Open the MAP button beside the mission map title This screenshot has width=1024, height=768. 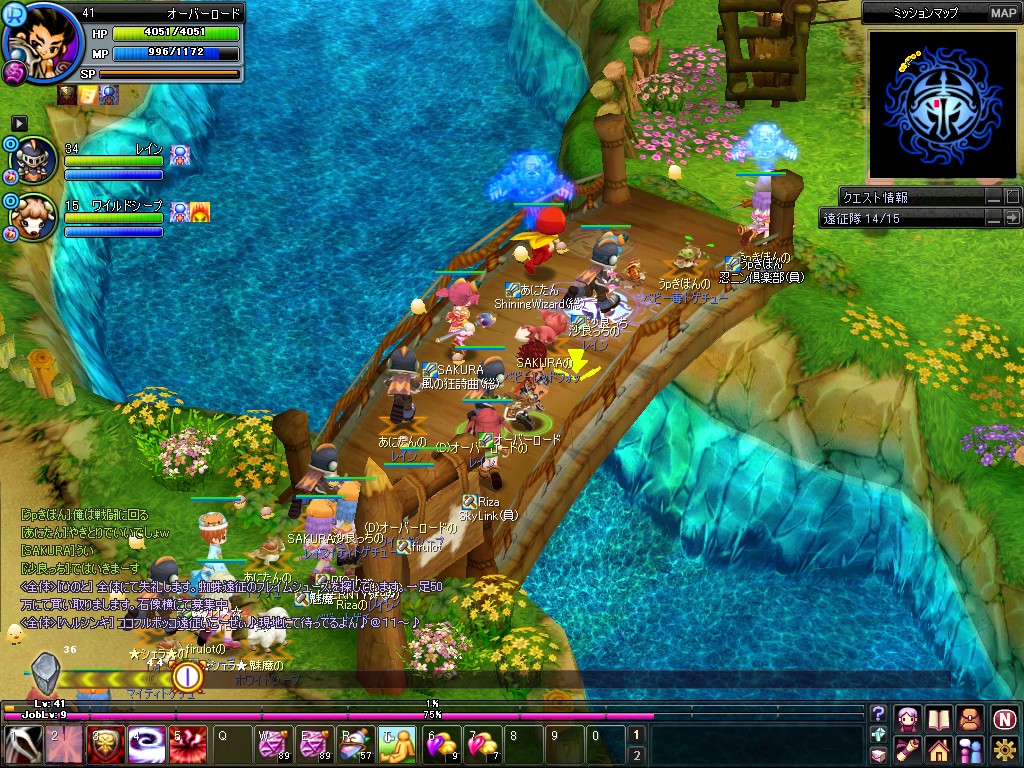(1003, 13)
